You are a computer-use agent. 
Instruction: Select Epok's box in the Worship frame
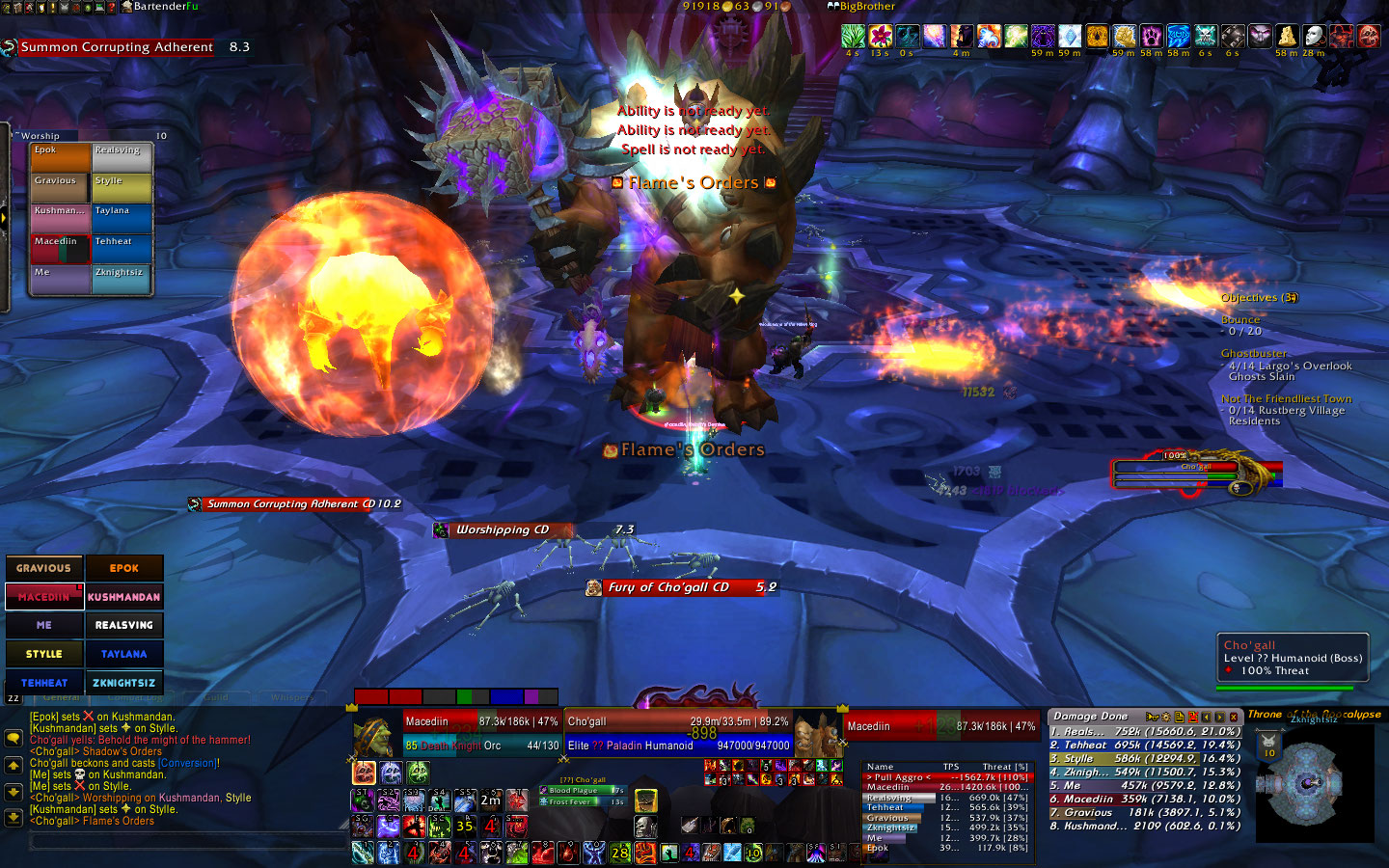(x=60, y=157)
